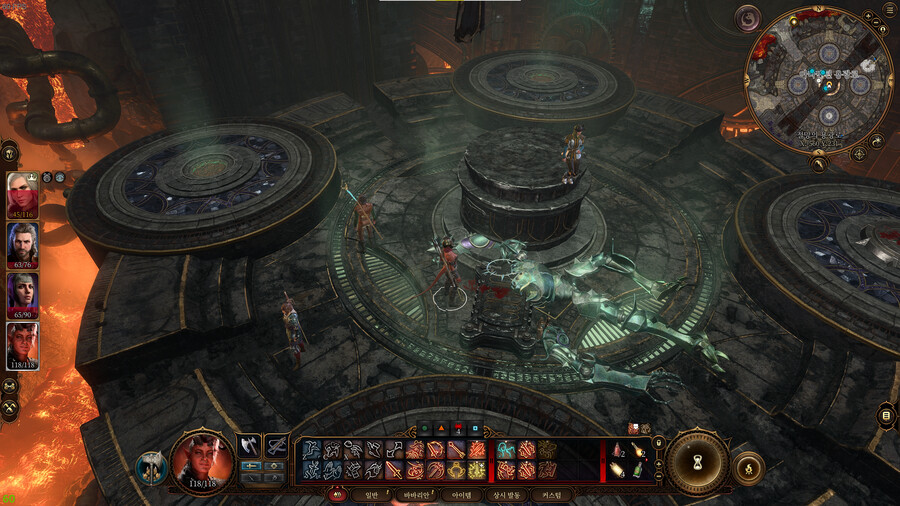Switch hotbar to the 바바리안 tab
900x506 pixels.
coord(415,495)
